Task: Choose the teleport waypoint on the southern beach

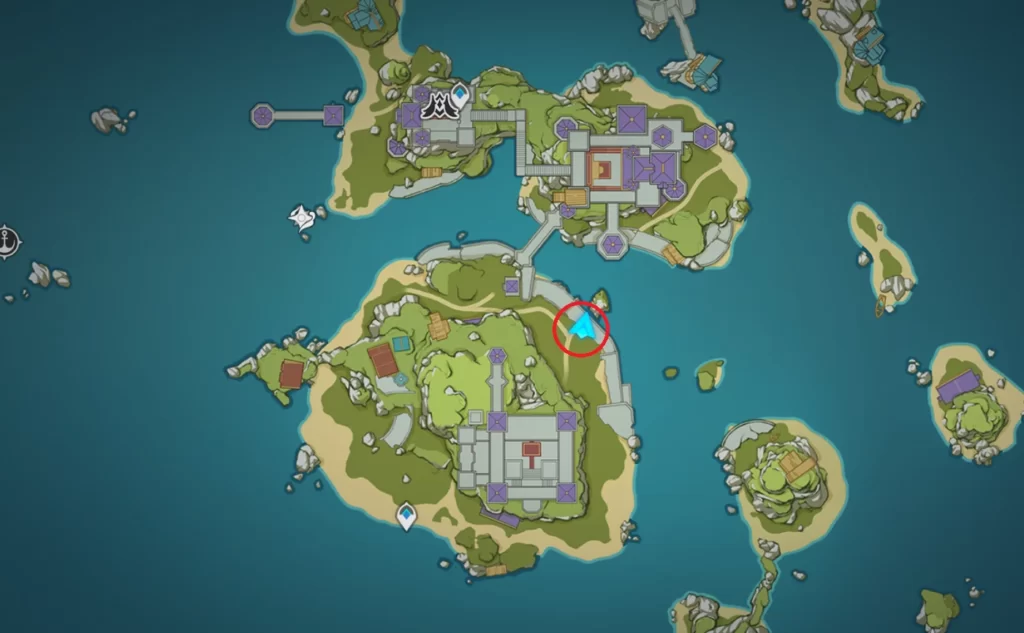Action: (x=407, y=516)
